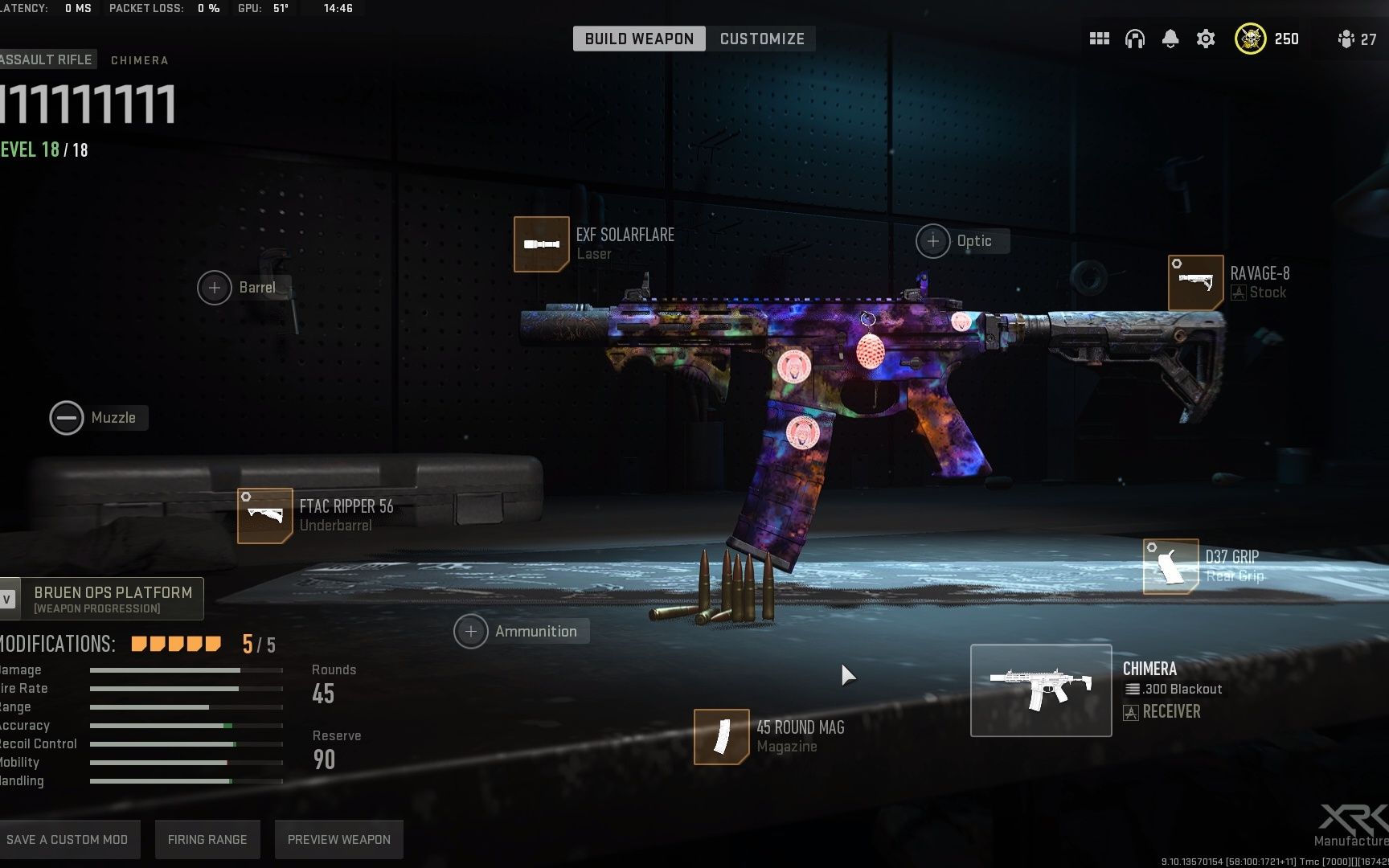Click Save a Custom Mod
Image resolution: width=1389 pixels, height=868 pixels.
pos(68,839)
